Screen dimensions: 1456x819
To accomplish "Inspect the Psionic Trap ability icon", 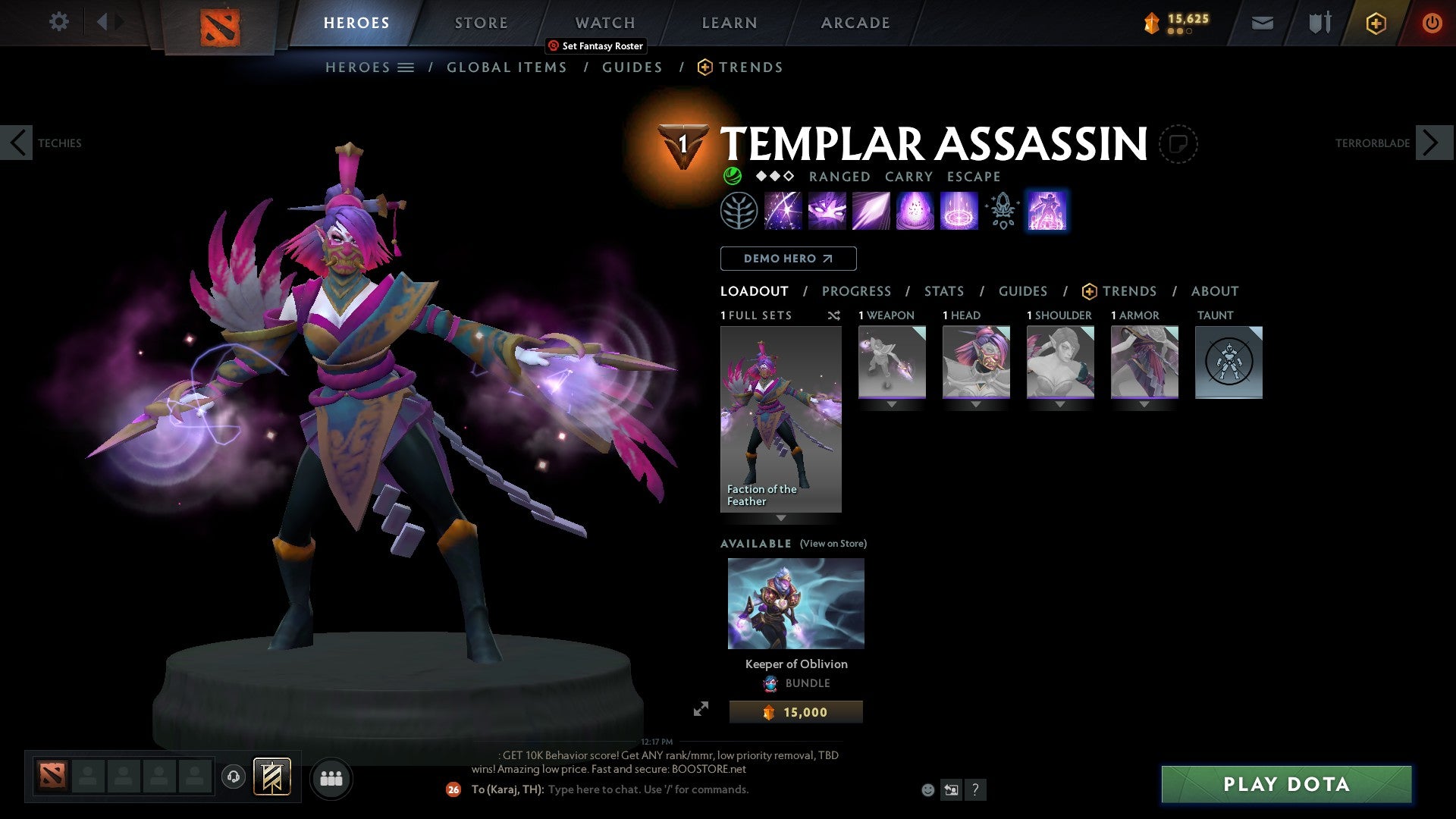I will click(x=958, y=211).
